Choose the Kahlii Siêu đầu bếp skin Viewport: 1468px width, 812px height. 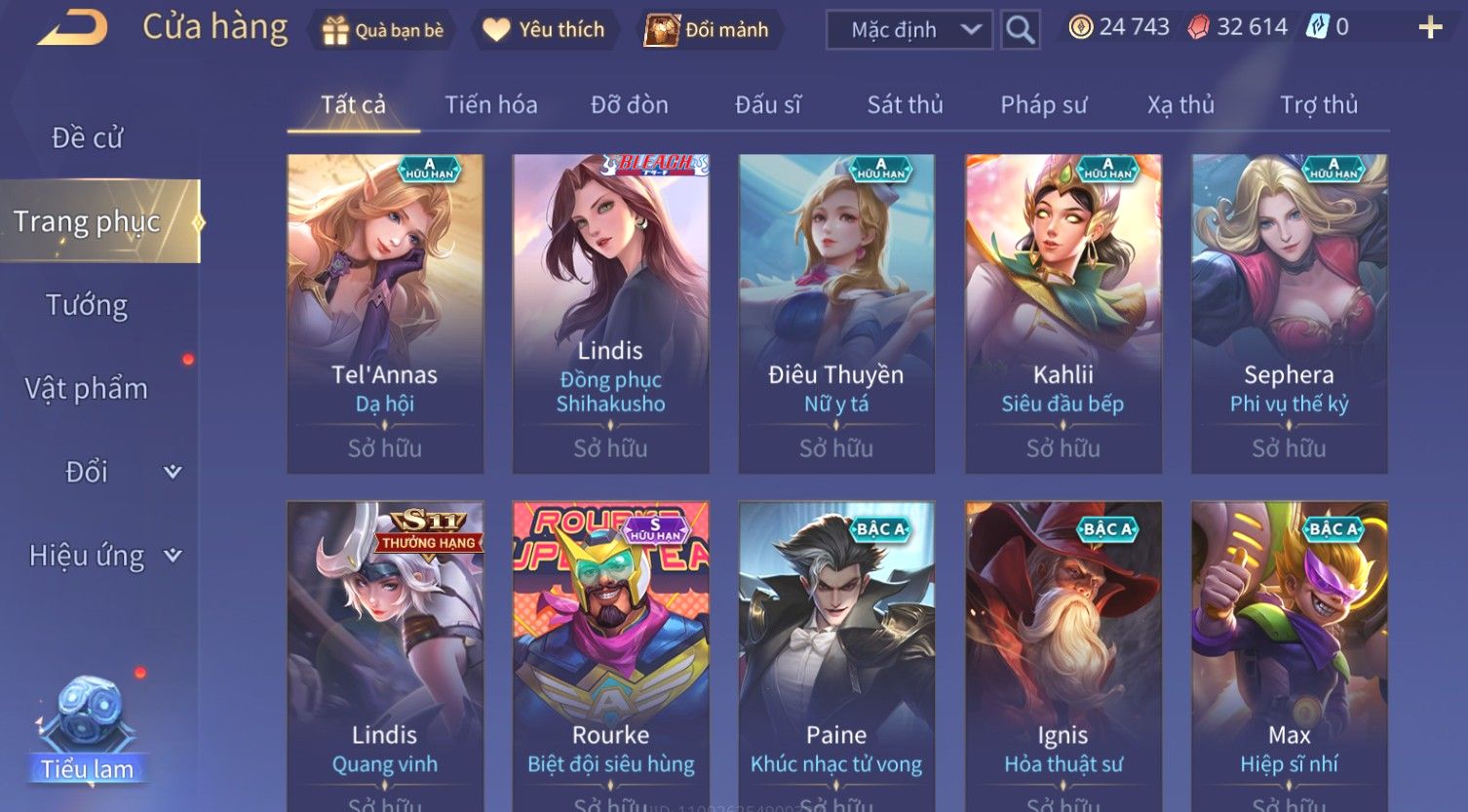1062,313
